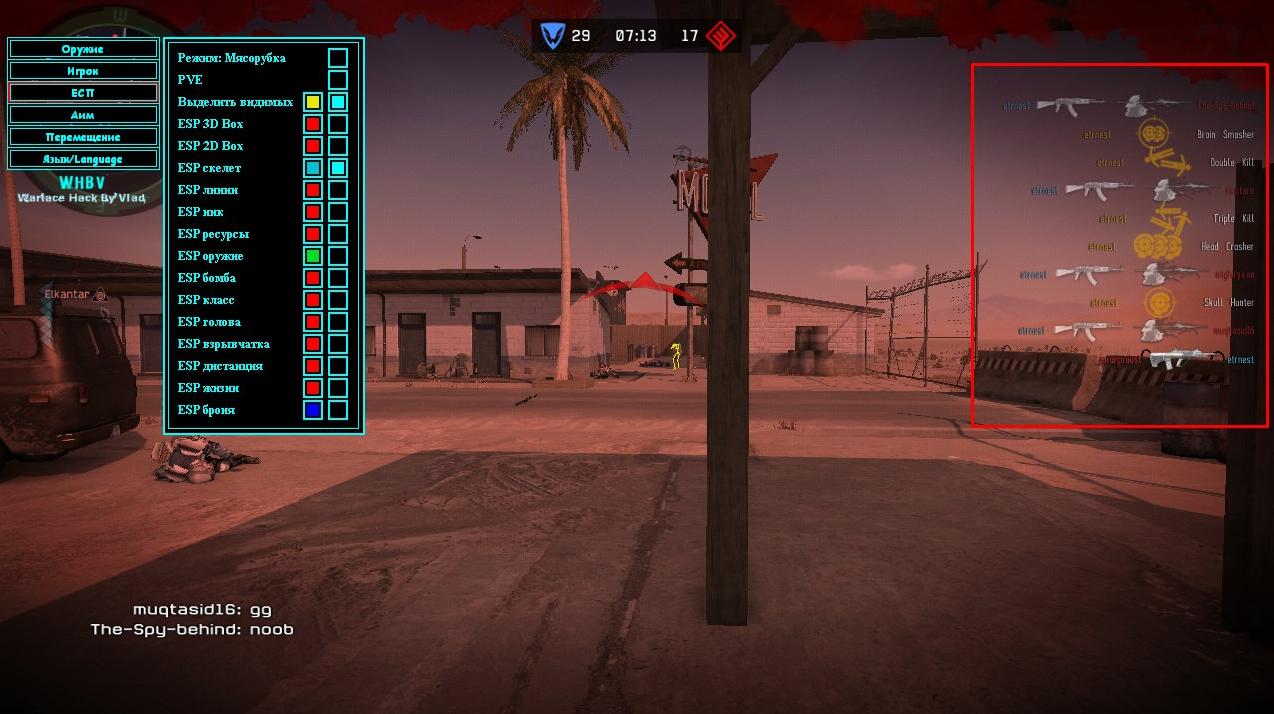Open the Язык/Language settings

click(x=83, y=159)
